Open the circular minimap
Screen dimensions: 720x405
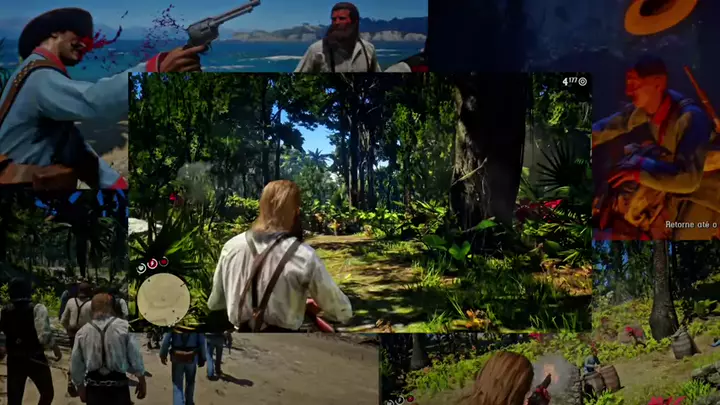coord(163,299)
